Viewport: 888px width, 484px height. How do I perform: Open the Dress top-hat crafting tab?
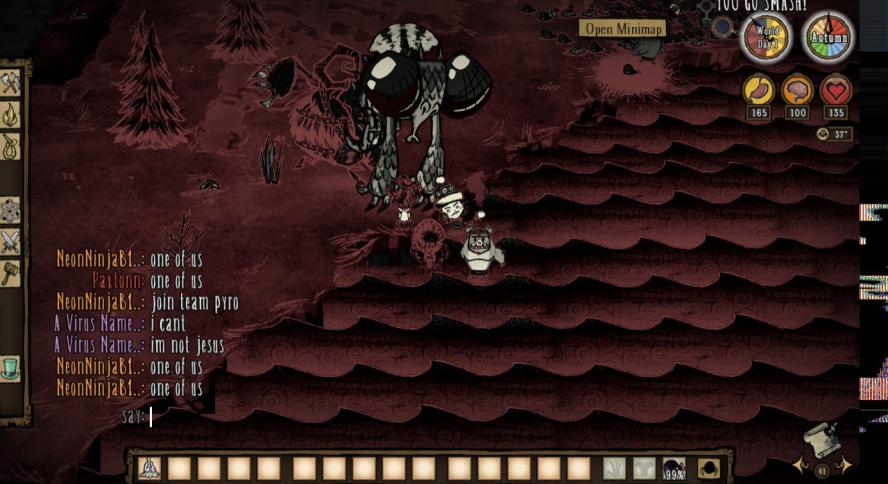11,367
